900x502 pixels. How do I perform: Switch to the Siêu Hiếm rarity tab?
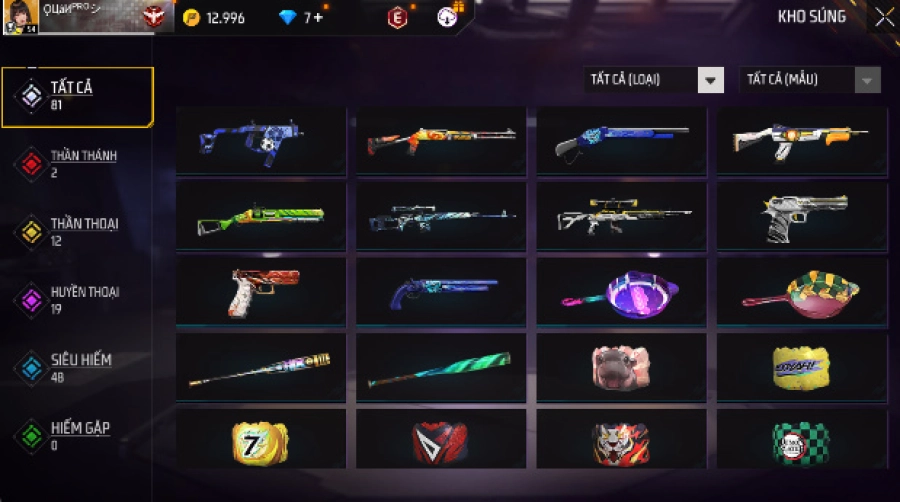[78, 367]
